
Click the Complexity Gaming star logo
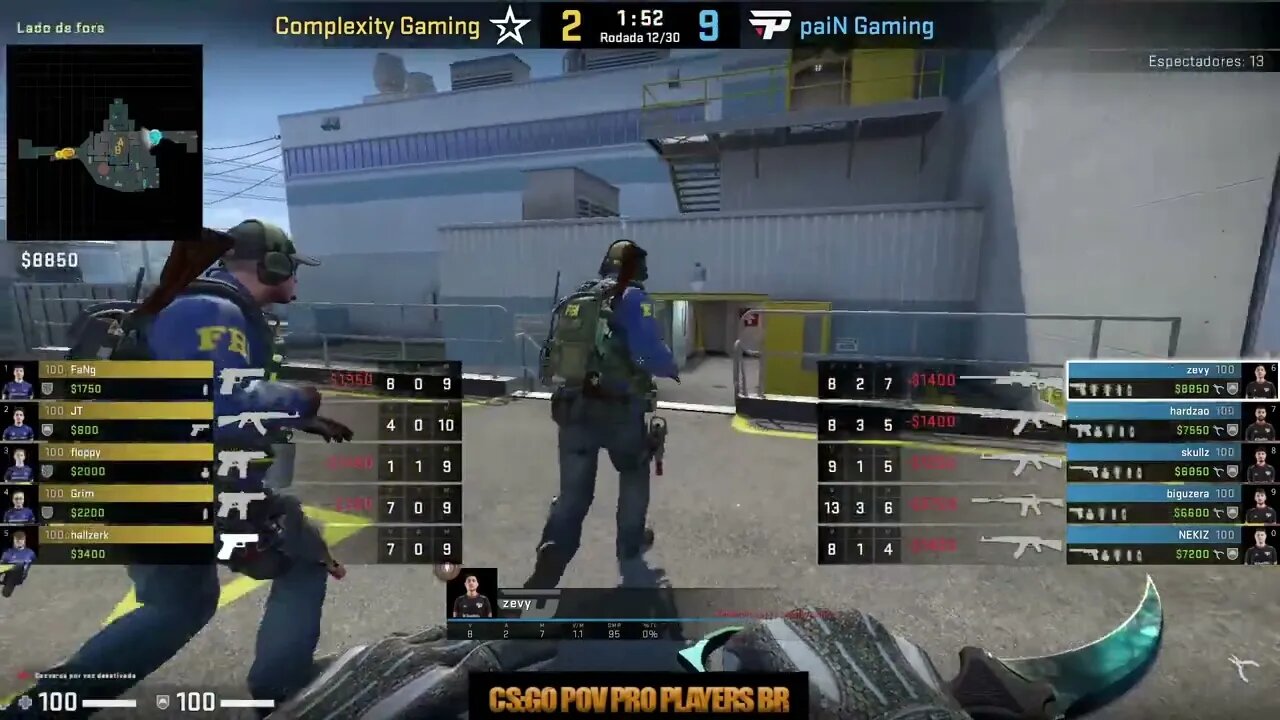pos(510,27)
